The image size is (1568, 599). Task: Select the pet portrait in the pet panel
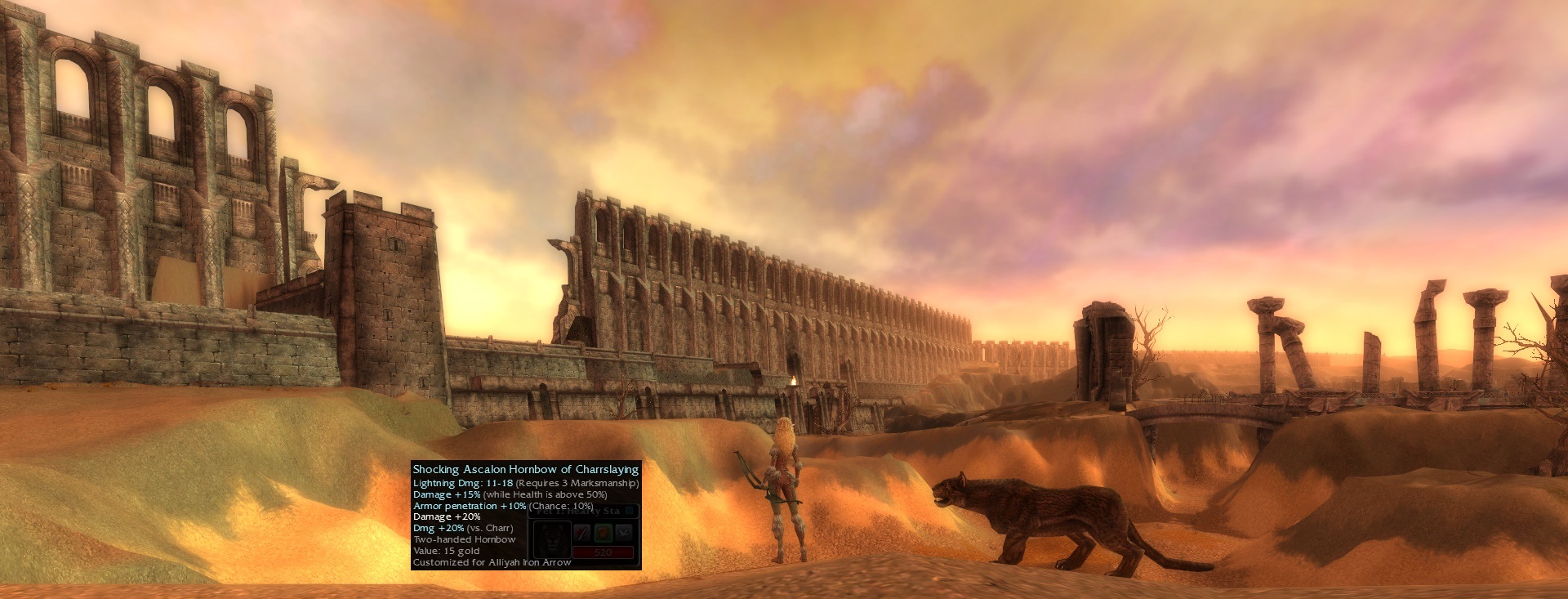click(x=551, y=539)
